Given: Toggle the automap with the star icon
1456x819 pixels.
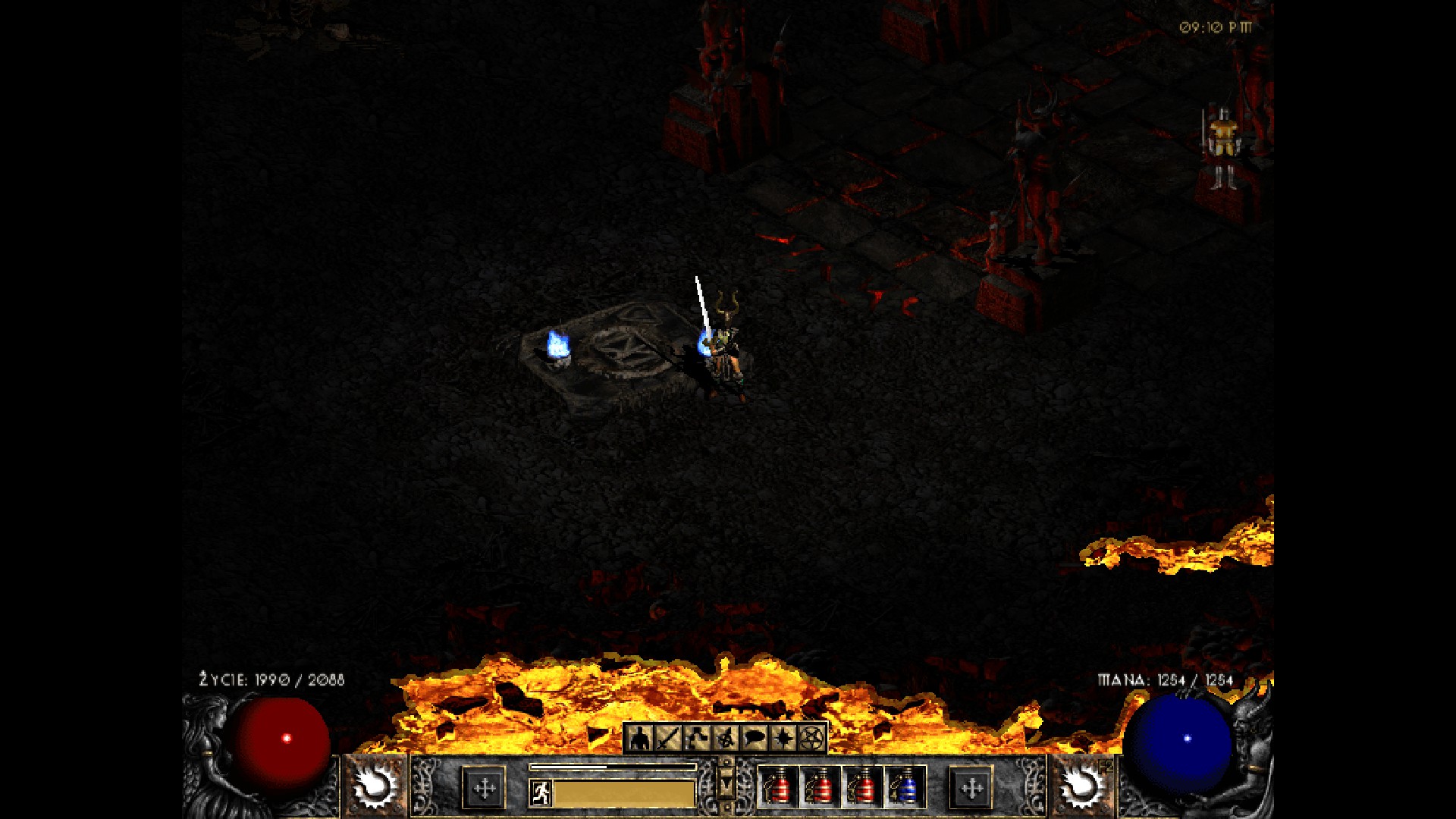Looking at the screenshot, I should click(x=783, y=737).
